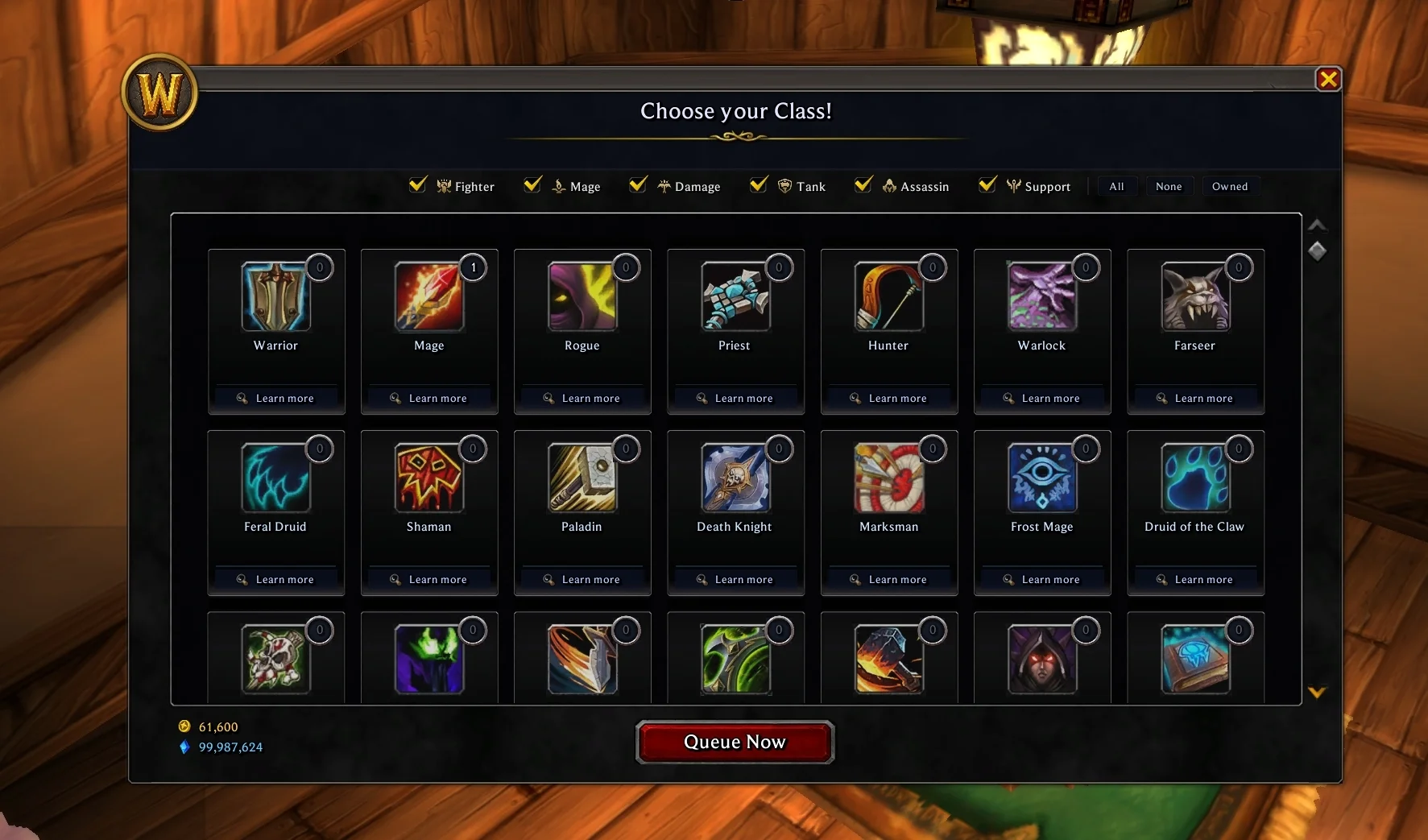Collapse the list with the up arrow
Viewport: 1428px width, 840px height.
pos(1318,224)
